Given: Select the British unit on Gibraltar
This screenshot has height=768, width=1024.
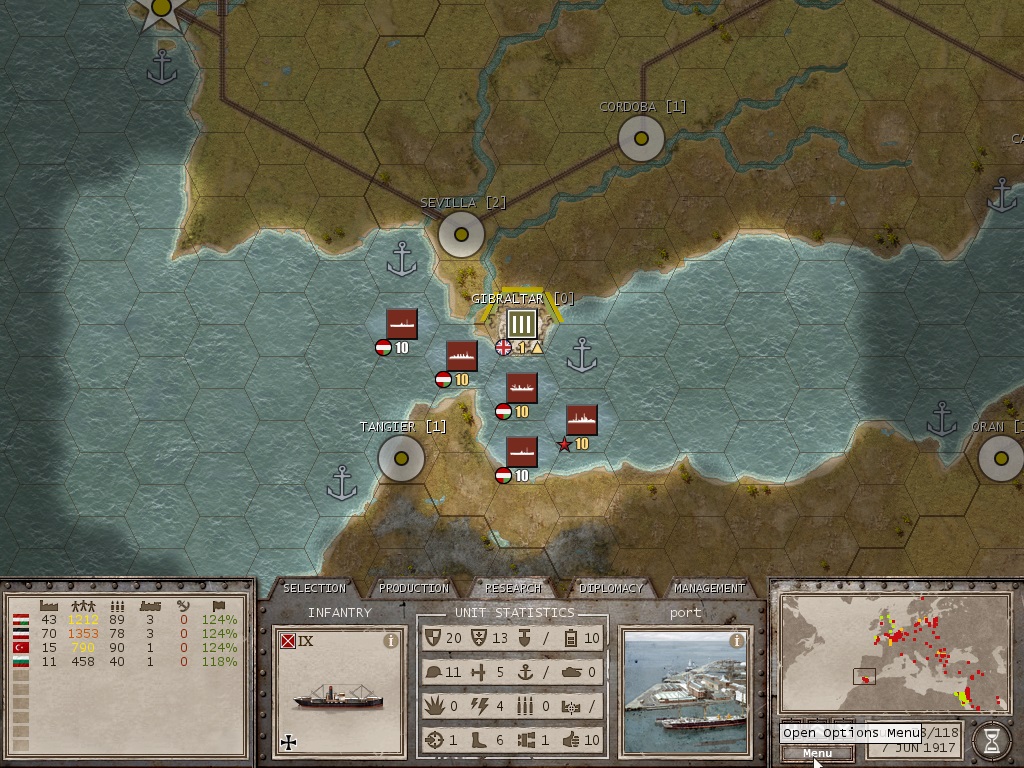Looking at the screenshot, I should pyautogui.click(x=521, y=324).
